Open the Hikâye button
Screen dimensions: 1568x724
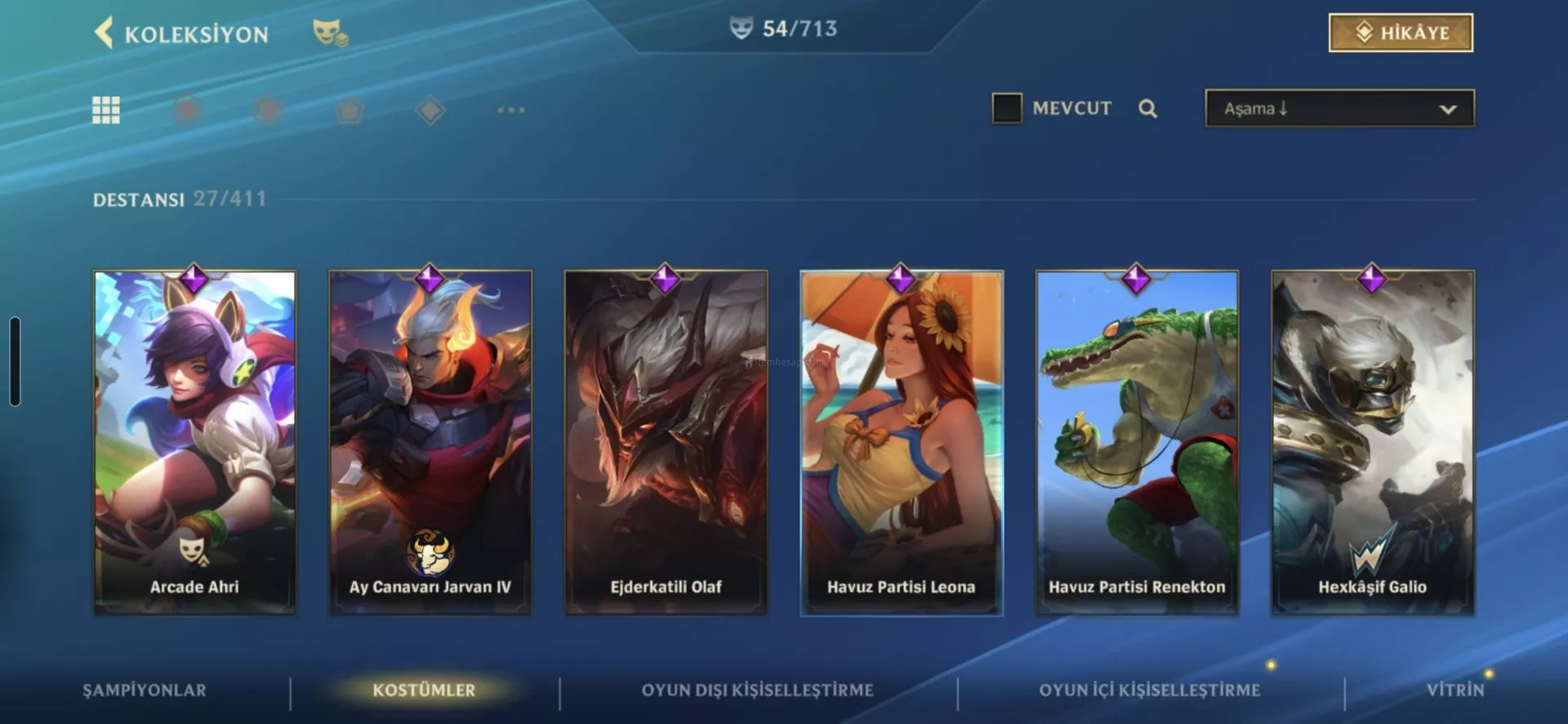coord(1401,33)
